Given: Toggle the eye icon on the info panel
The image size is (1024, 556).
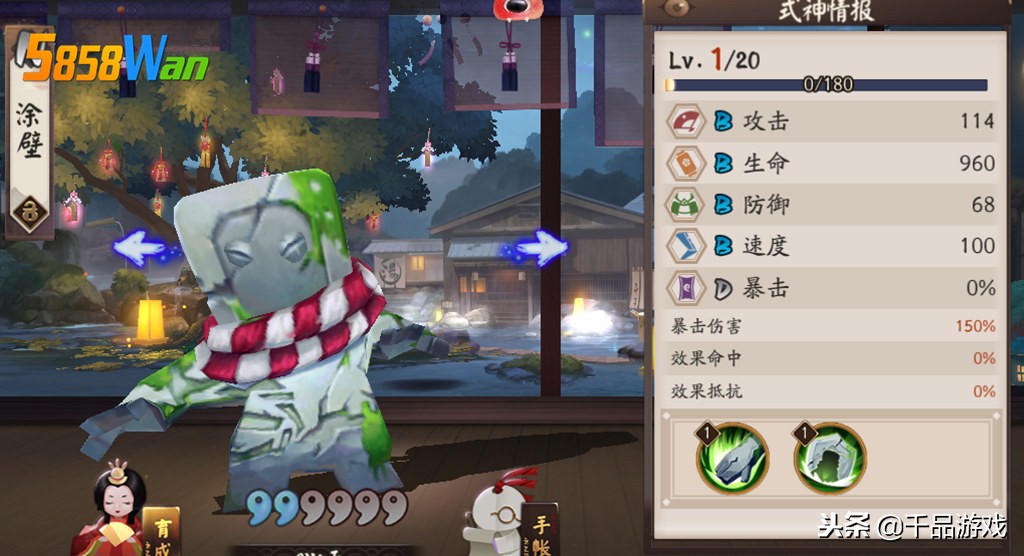Looking at the screenshot, I should [679, 9].
